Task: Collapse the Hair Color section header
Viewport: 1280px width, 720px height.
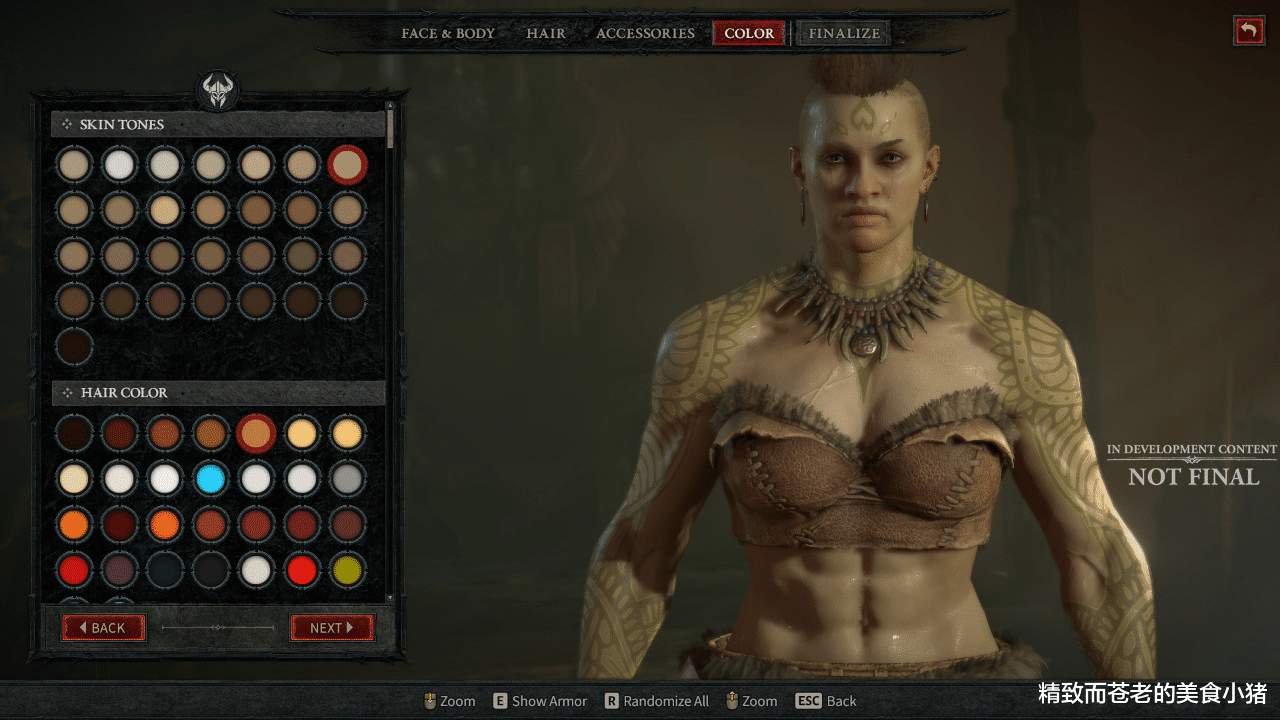Action: (218, 393)
